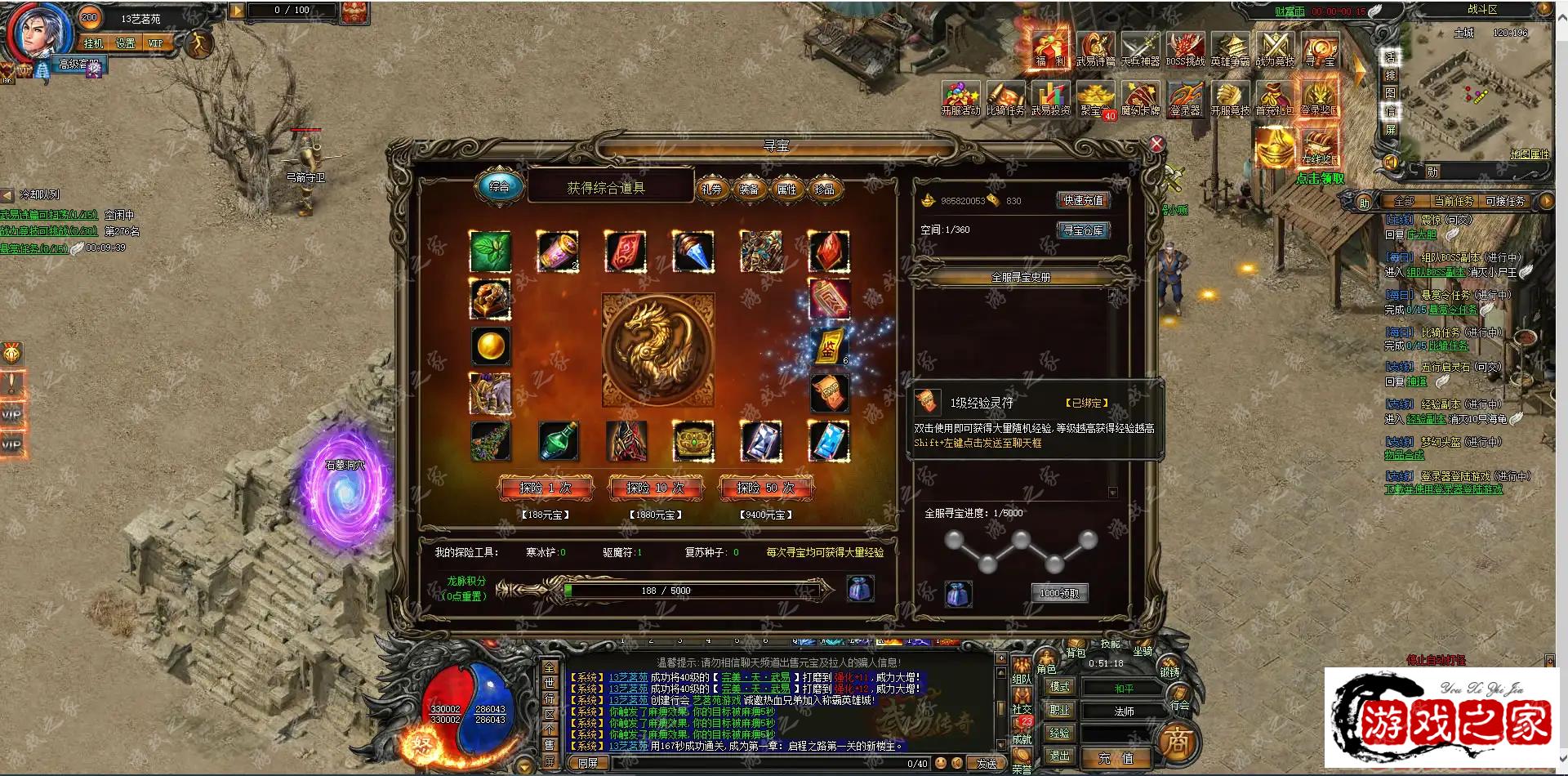The height and width of the screenshot is (776, 1568).
Task: Select the green potion bottle reward
Action: [x=559, y=441]
